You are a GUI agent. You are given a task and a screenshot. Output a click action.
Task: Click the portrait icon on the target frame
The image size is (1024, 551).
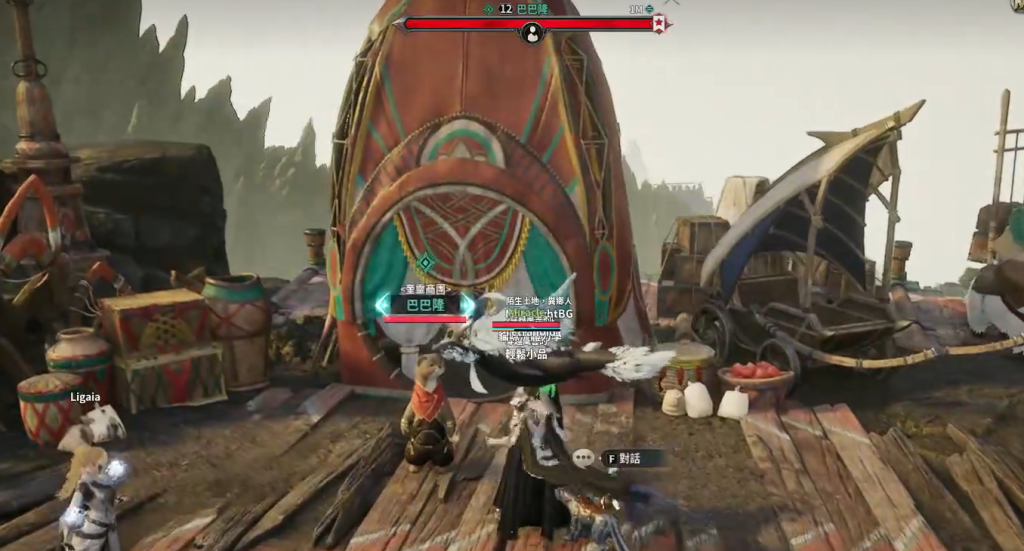click(533, 33)
